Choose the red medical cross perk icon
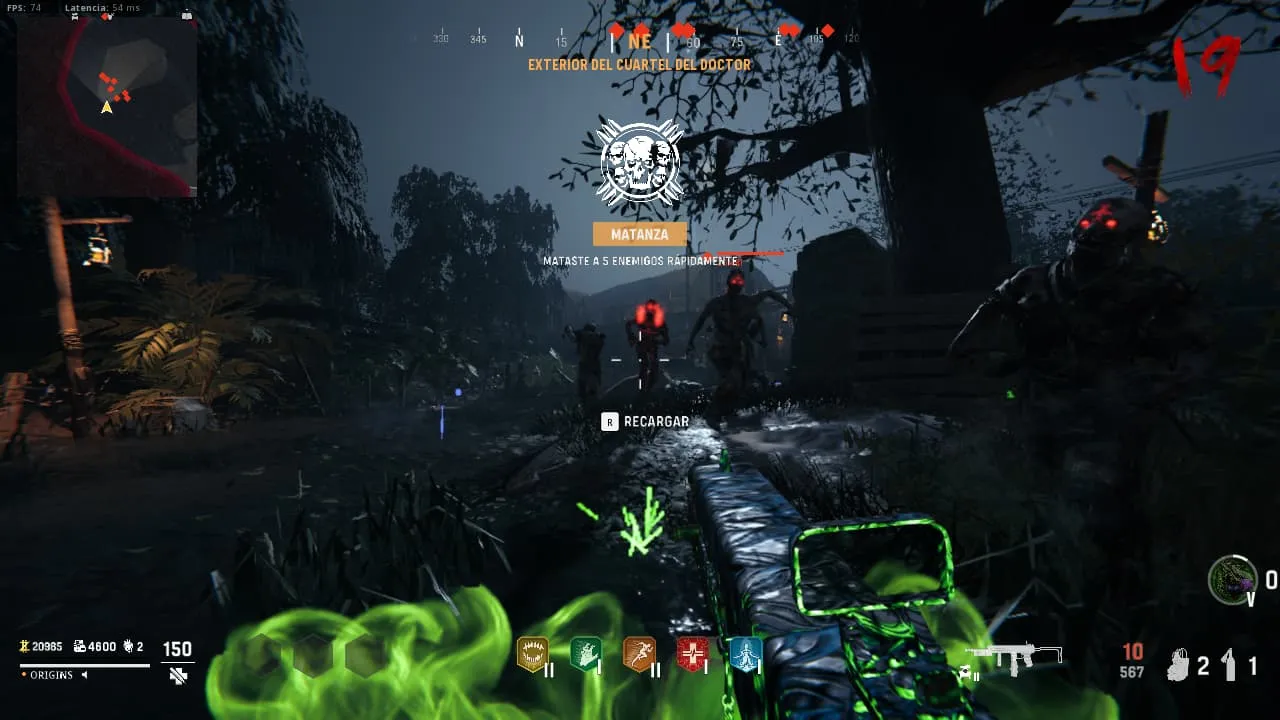Screen dimensions: 1280x720 coord(692,654)
